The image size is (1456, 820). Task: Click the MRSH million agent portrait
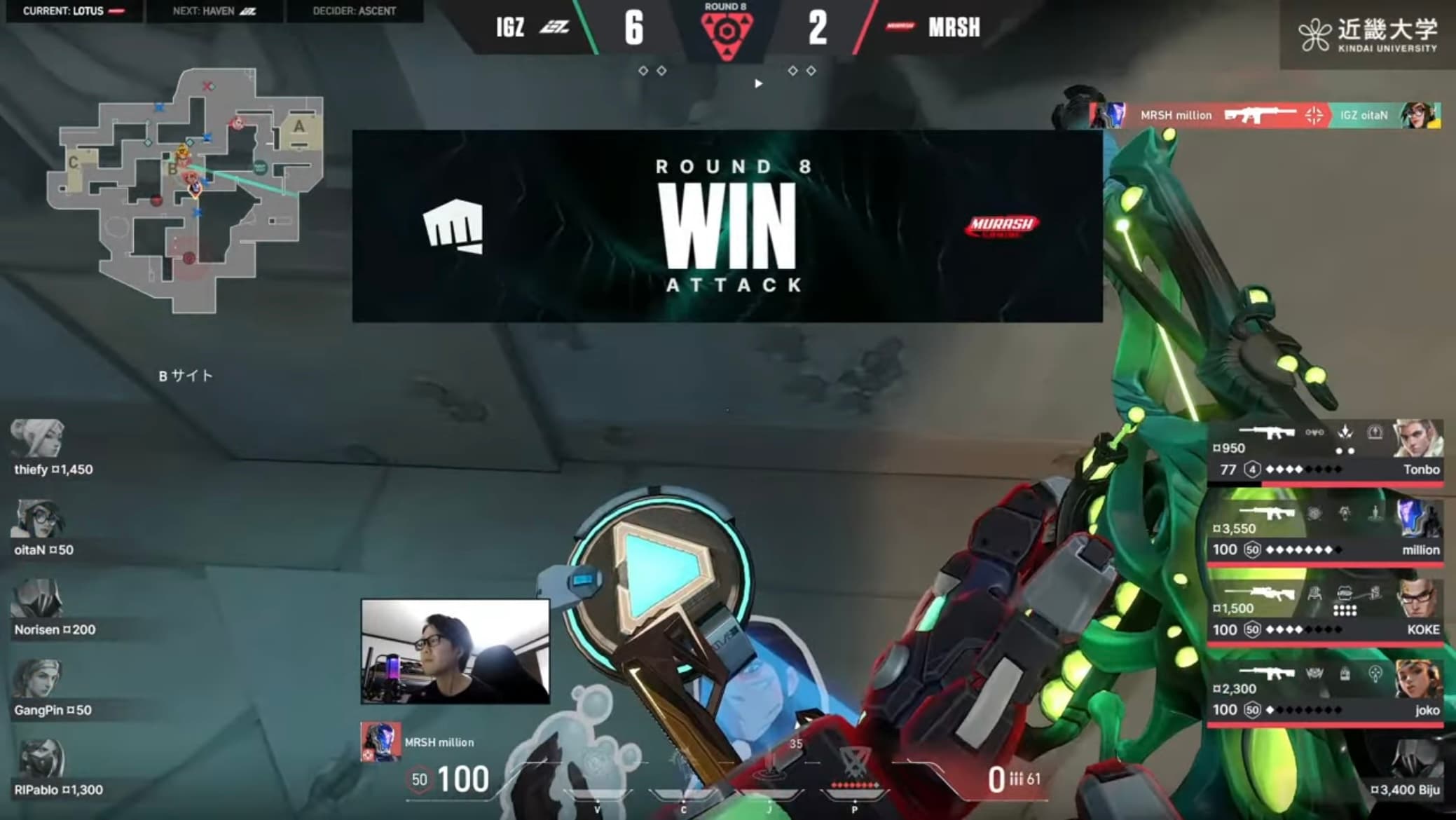(380, 742)
